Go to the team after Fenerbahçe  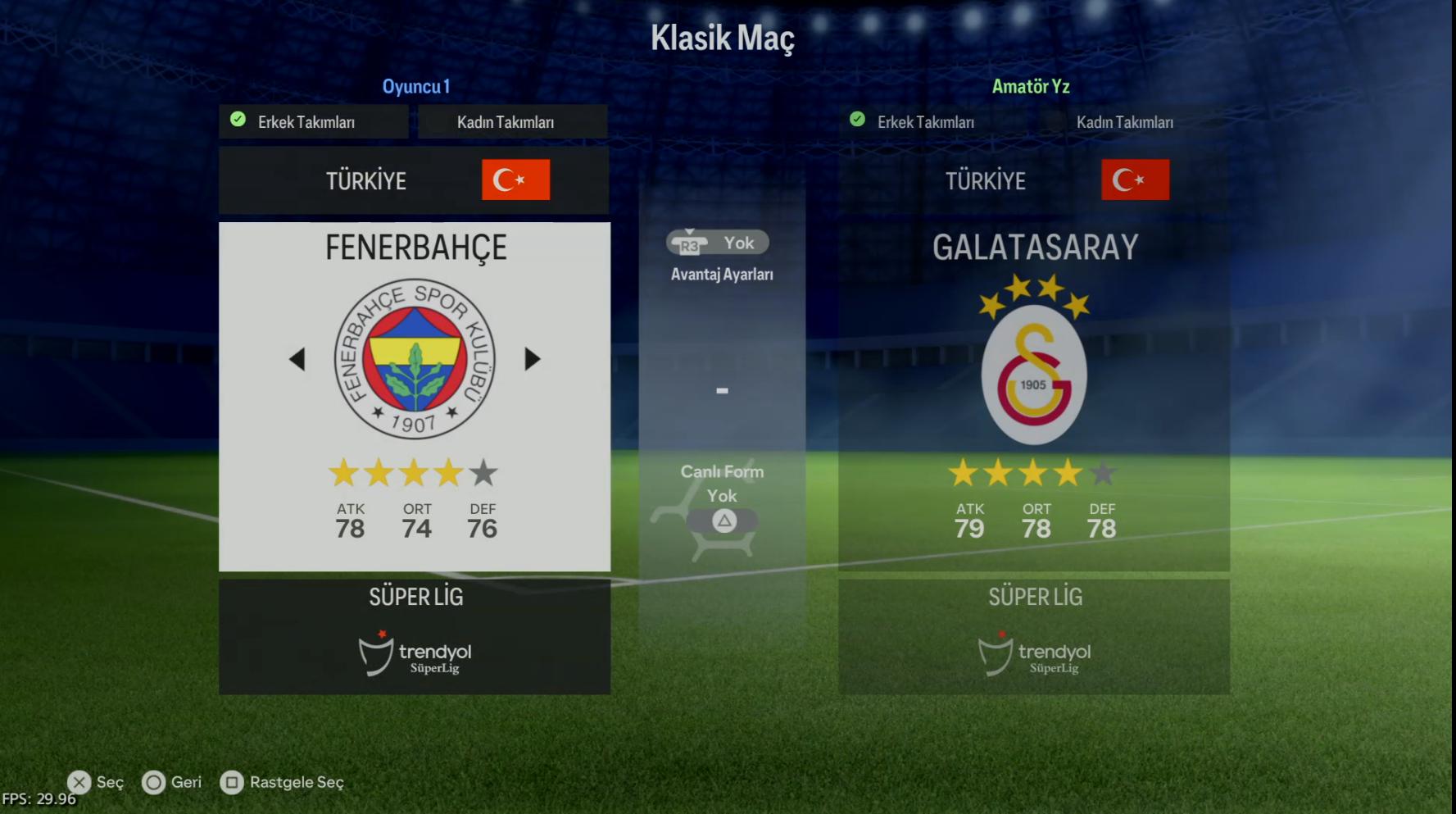pyautogui.click(x=533, y=359)
